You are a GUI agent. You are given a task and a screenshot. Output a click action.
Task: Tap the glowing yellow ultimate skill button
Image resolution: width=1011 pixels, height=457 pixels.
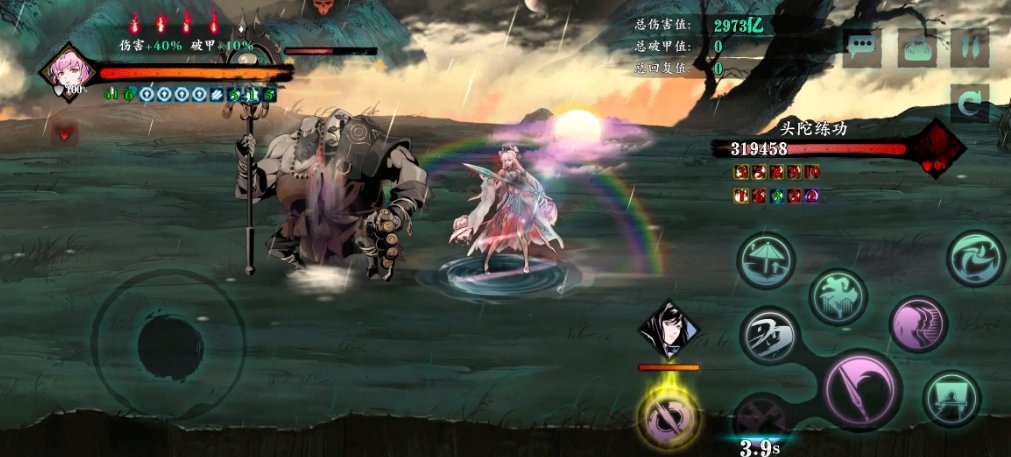[668, 416]
